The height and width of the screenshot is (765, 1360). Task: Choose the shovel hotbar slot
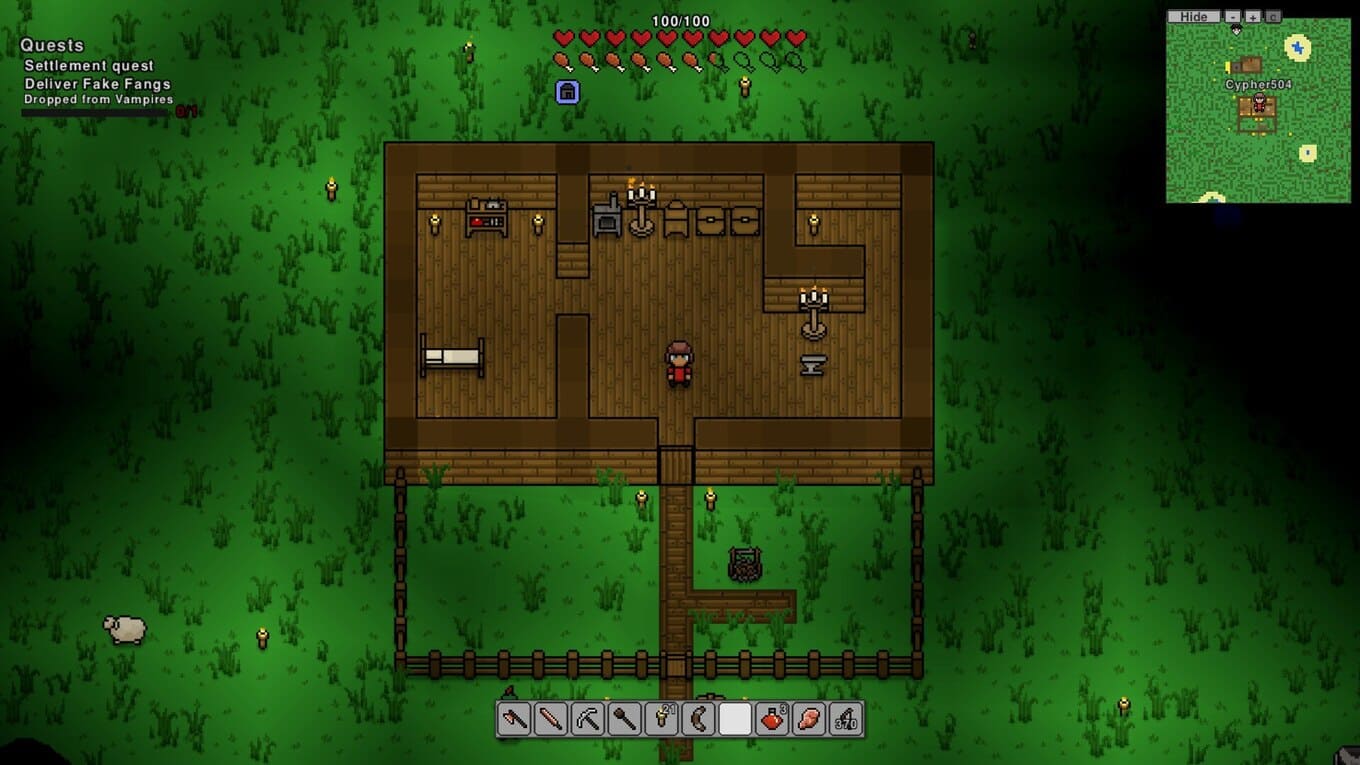pos(625,719)
